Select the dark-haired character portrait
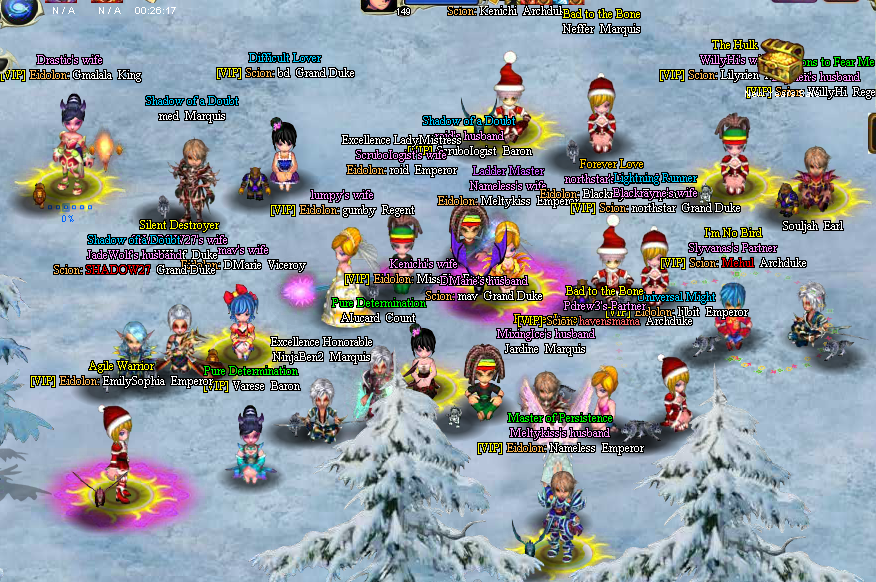 (378, 4)
